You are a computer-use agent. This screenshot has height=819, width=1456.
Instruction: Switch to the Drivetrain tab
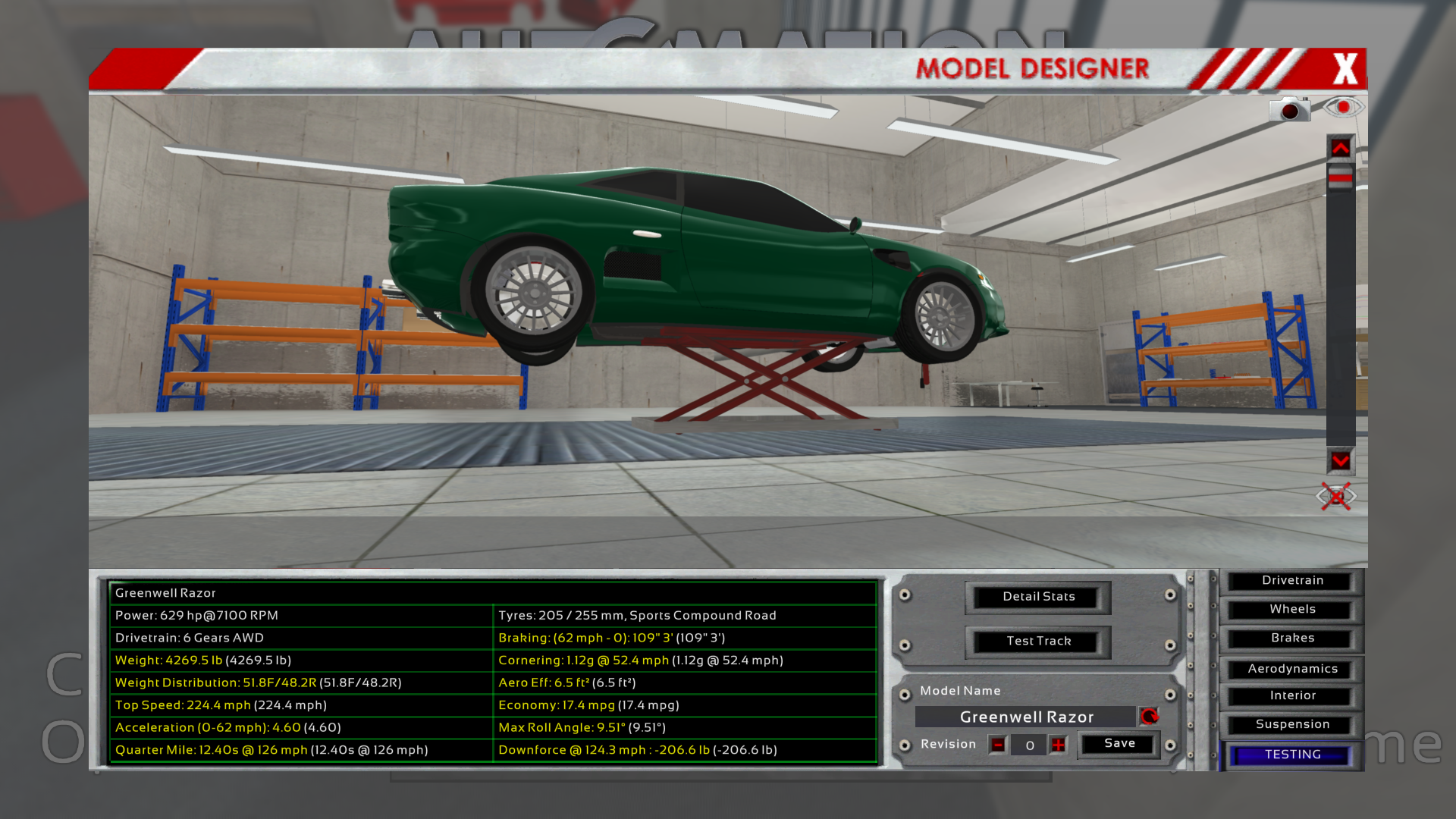tap(1292, 581)
